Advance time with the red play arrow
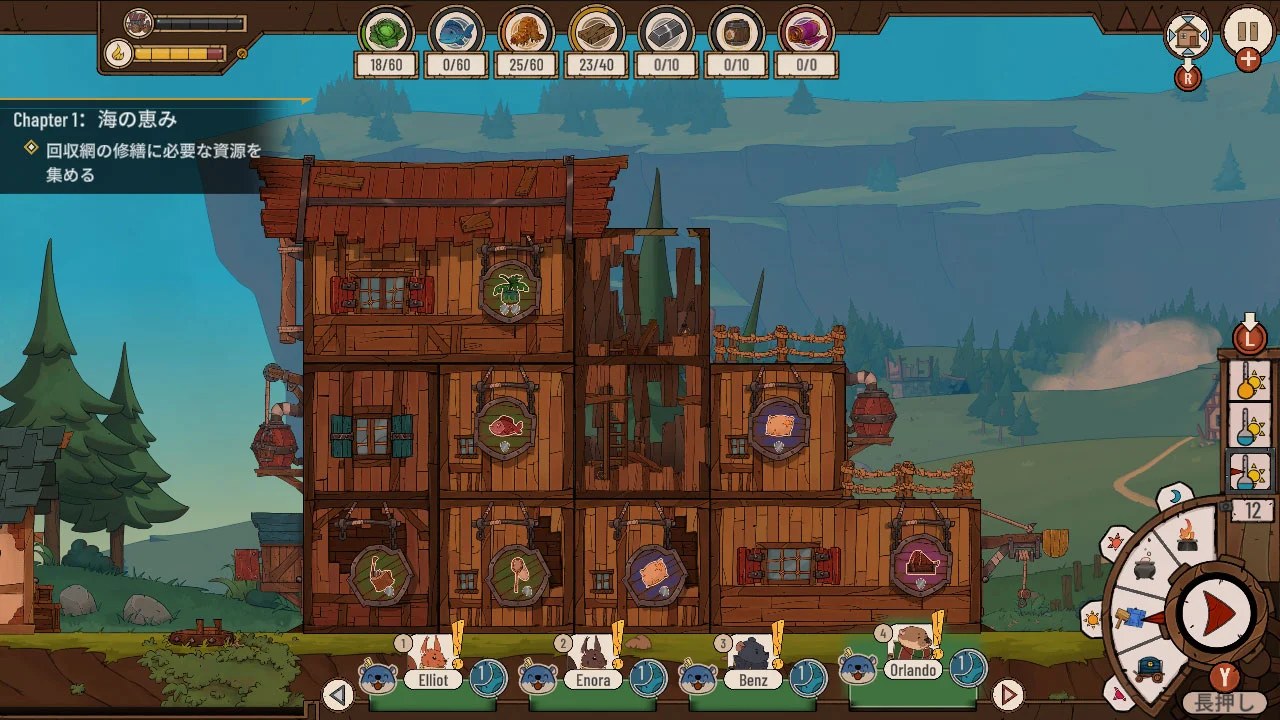The image size is (1280, 720). point(1216,613)
